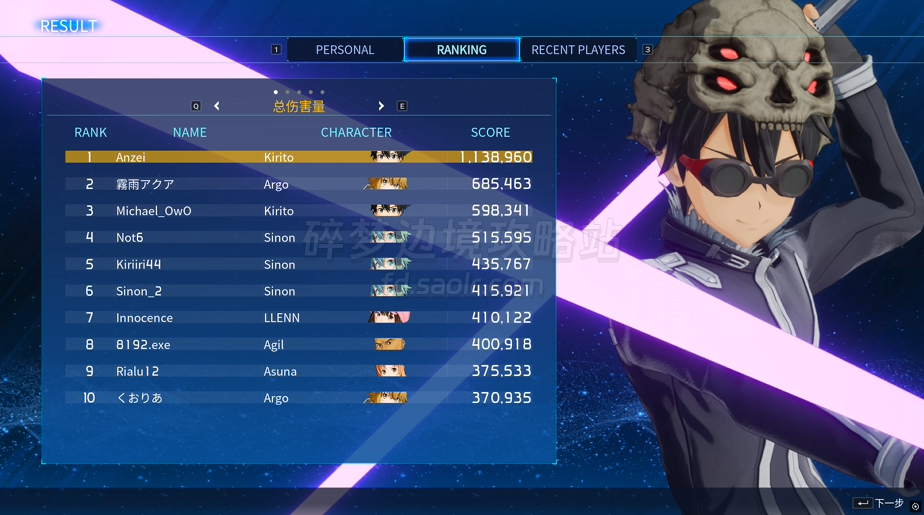Select Kiriiri44's ranking row

[298, 265]
